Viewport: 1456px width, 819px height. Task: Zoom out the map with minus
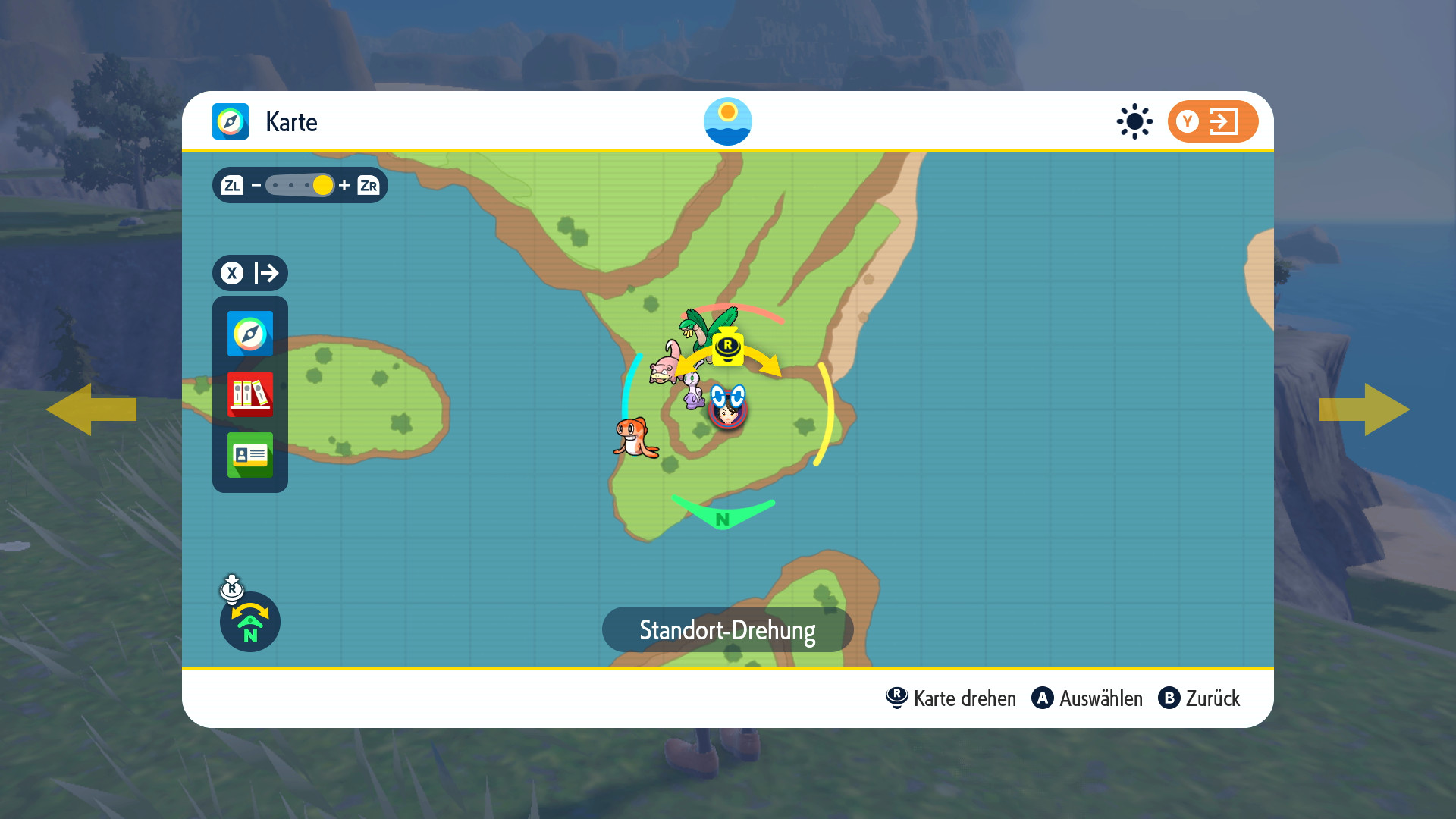pos(256,185)
